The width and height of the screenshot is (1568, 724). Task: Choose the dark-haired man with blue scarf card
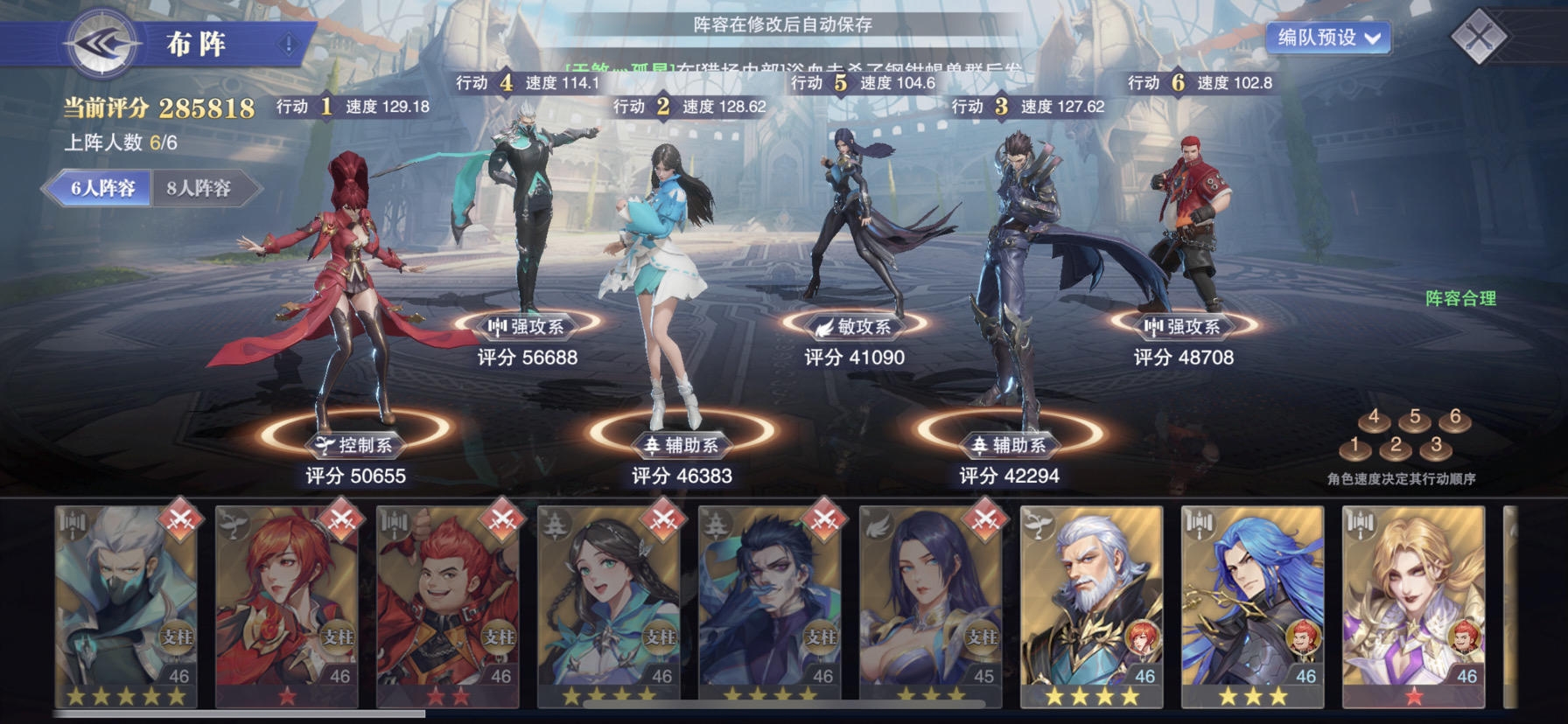tap(770, 605)
